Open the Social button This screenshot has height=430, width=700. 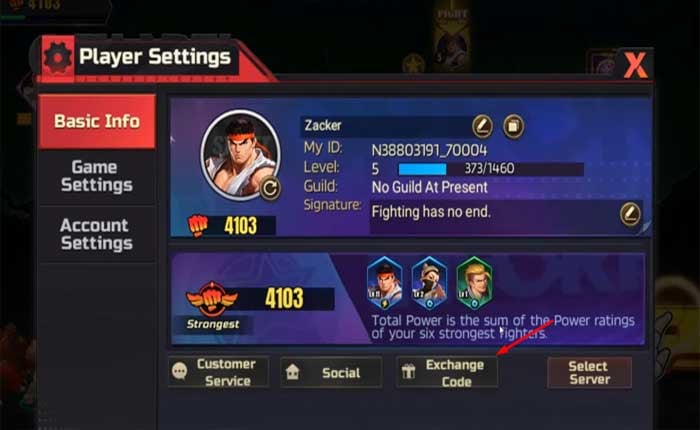click(330, 372)
